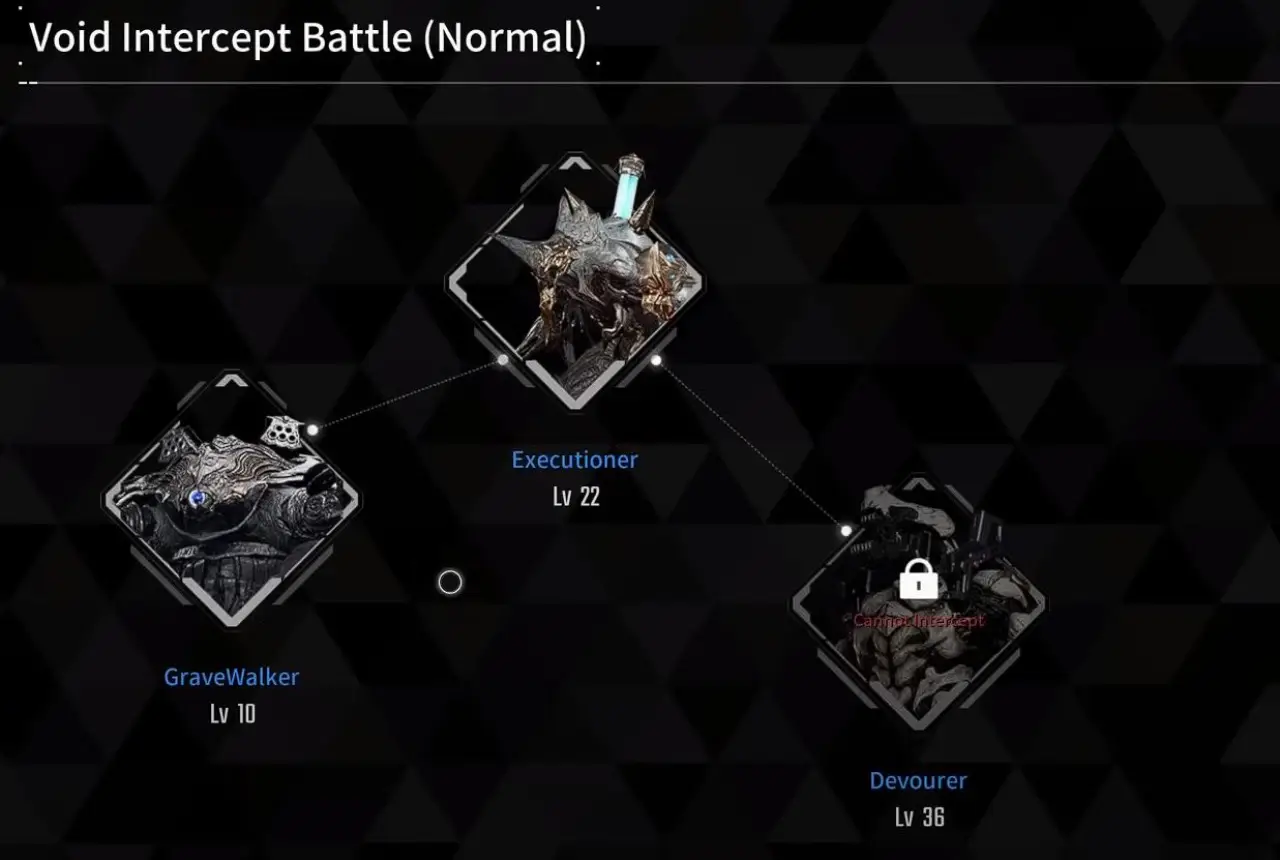Image resolution: width=1280 pixels, height=860 pixels.
Task: Click the Void Intercept Battle (Normal) title
Action: tap(305, 37)
